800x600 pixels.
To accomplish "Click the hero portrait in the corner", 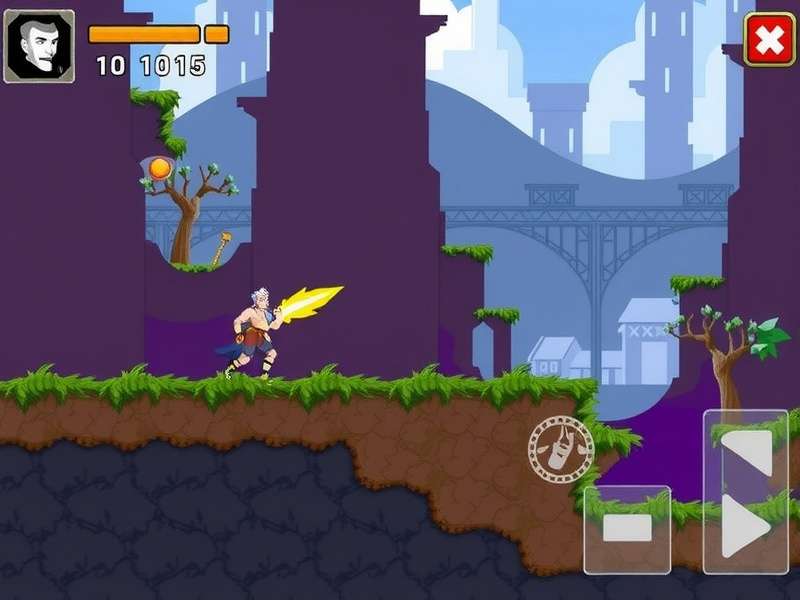I will point(39,46).
